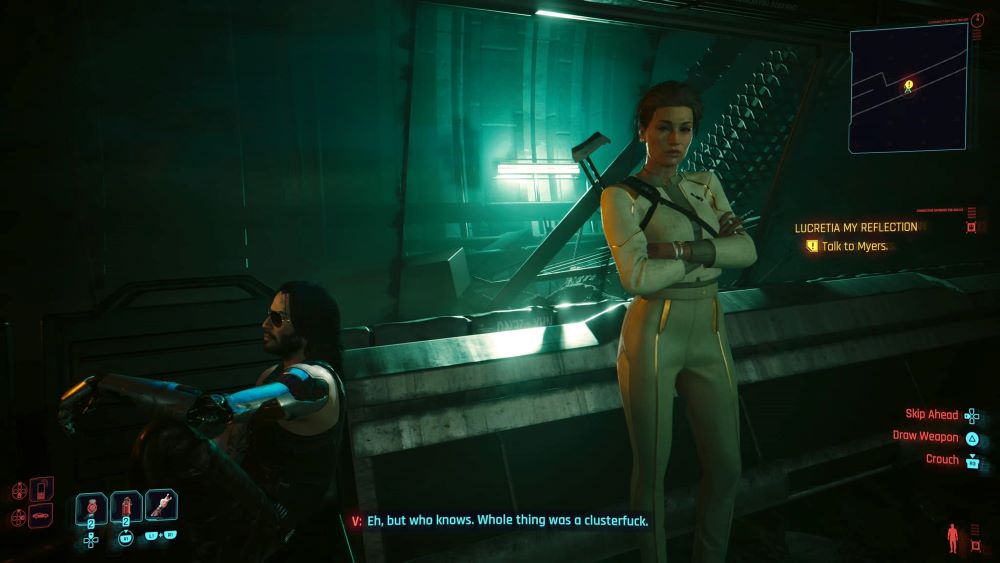Use the health inhaler consumable slot
1000x563 pixels.
click(x=126, y=507)
